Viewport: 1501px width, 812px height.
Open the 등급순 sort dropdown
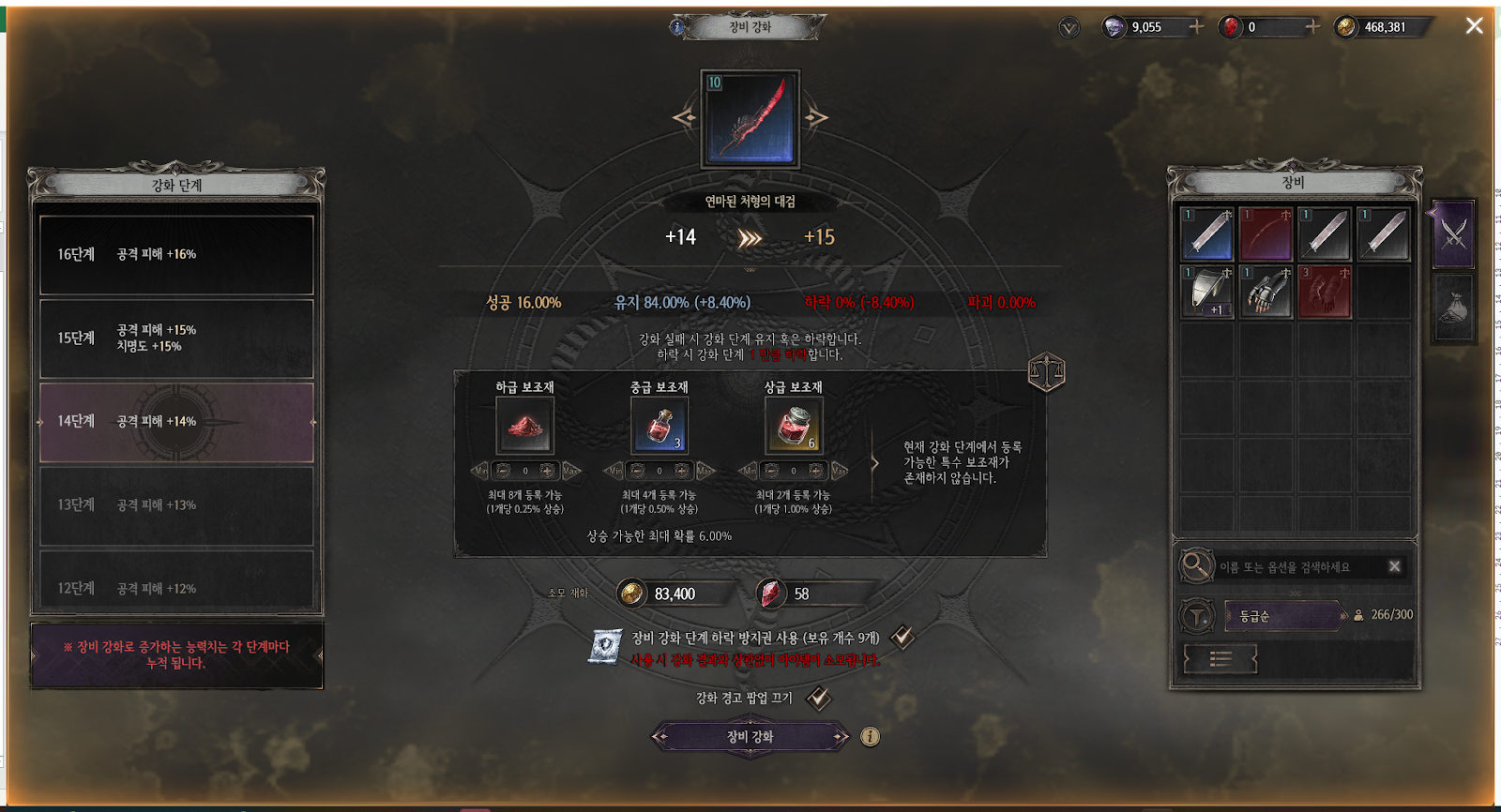point(1285,616)
